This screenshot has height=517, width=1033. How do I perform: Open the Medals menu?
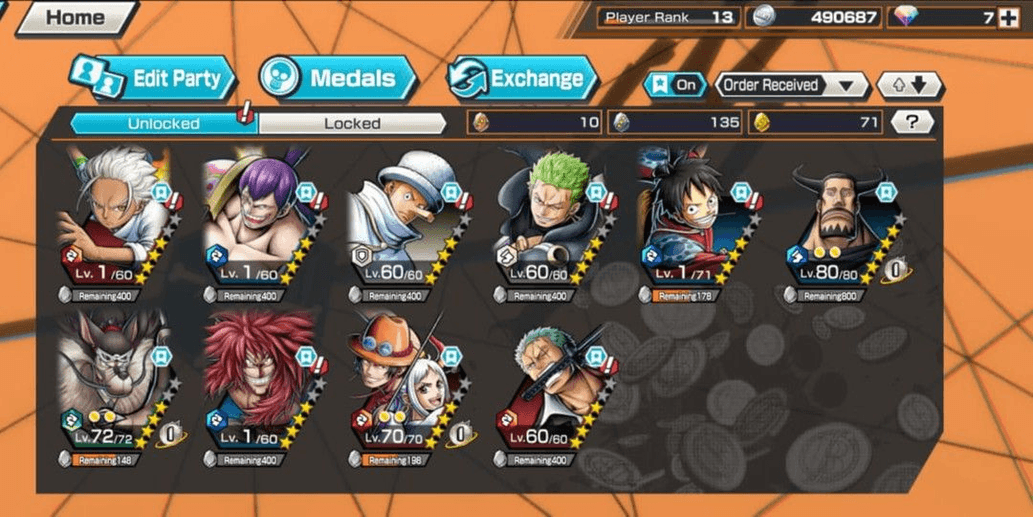click(x=336, y=78)
